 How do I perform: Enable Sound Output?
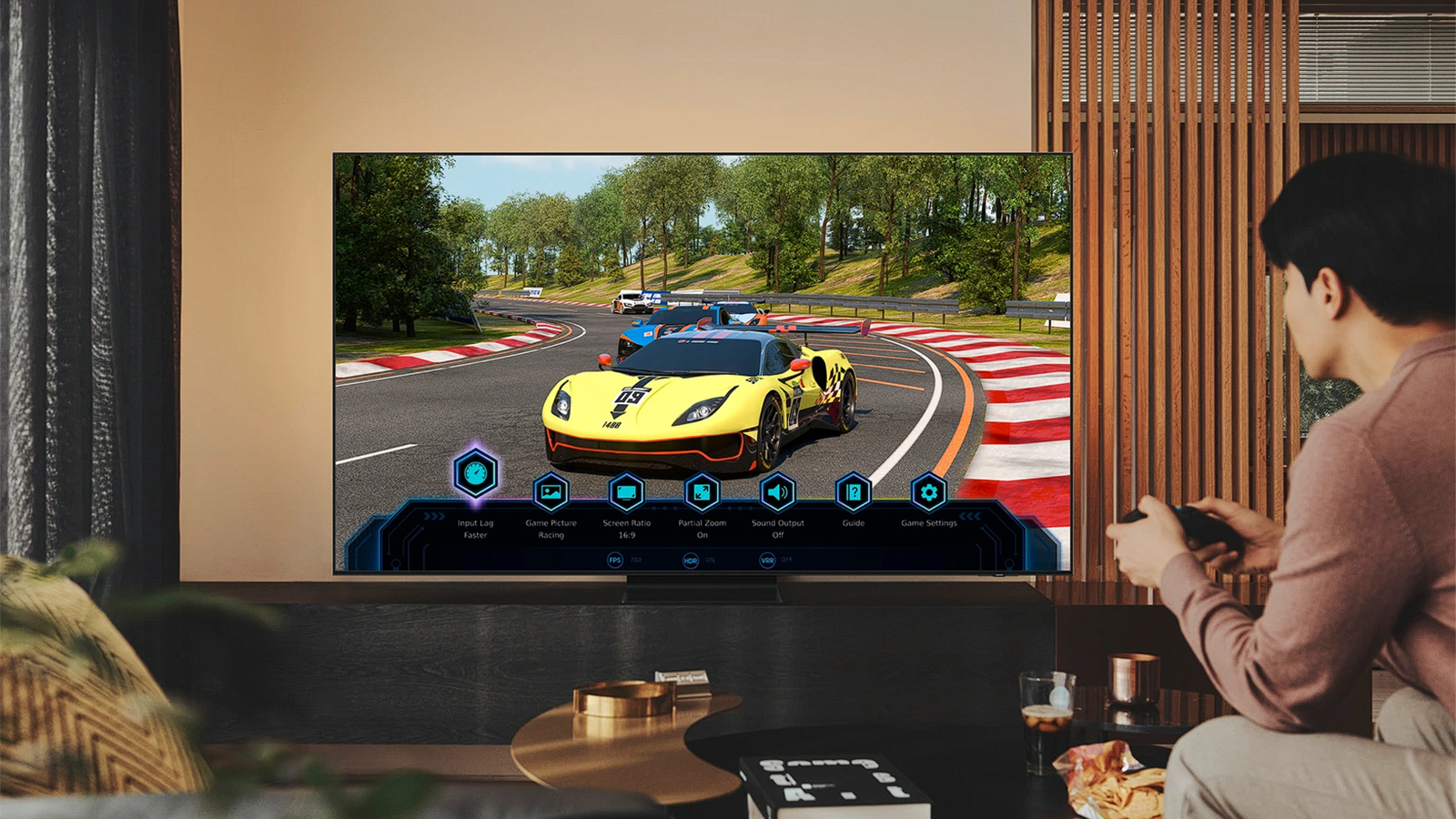point(778,535)
